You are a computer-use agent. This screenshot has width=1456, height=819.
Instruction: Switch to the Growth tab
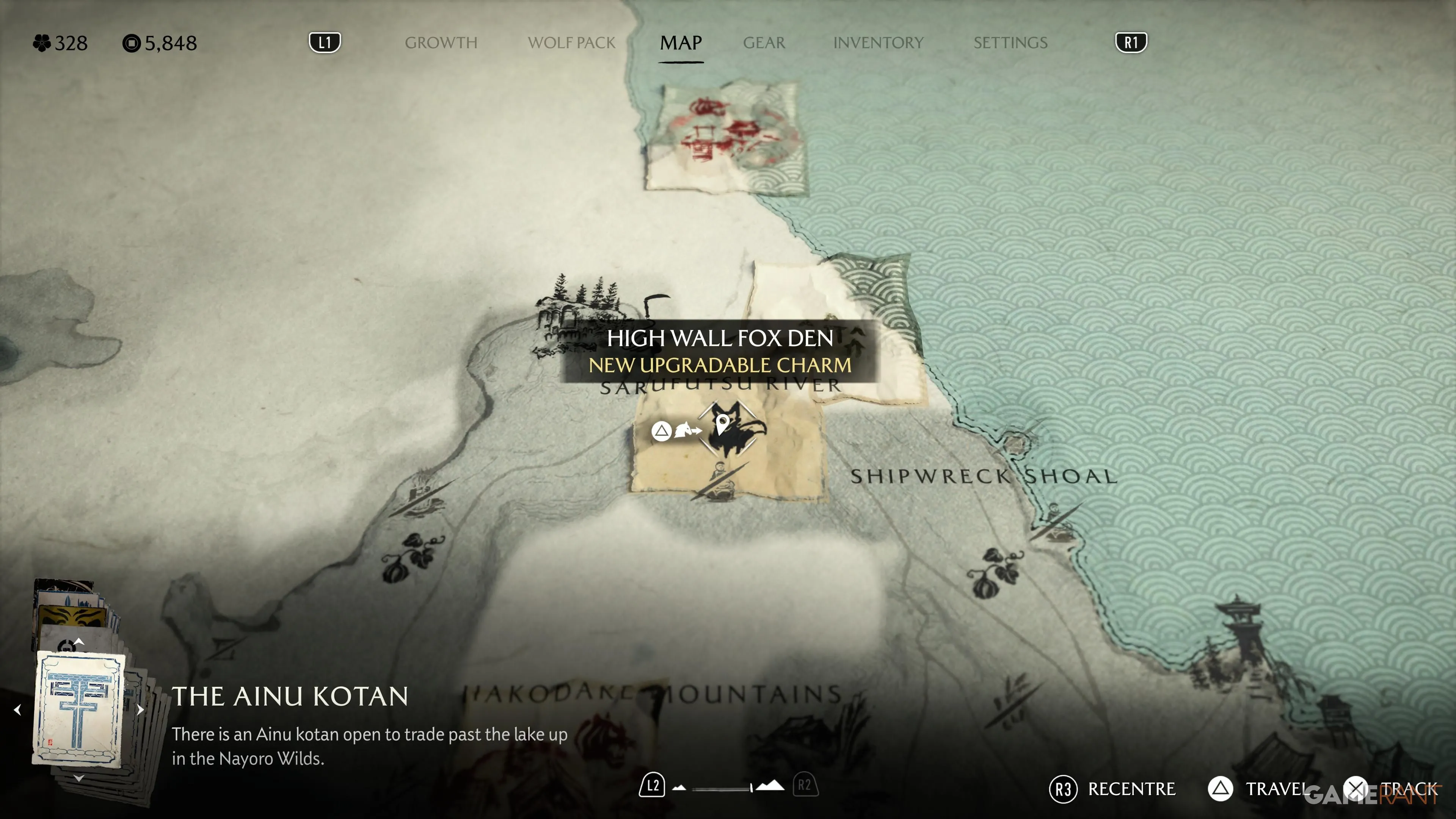[x=441, y=43]
